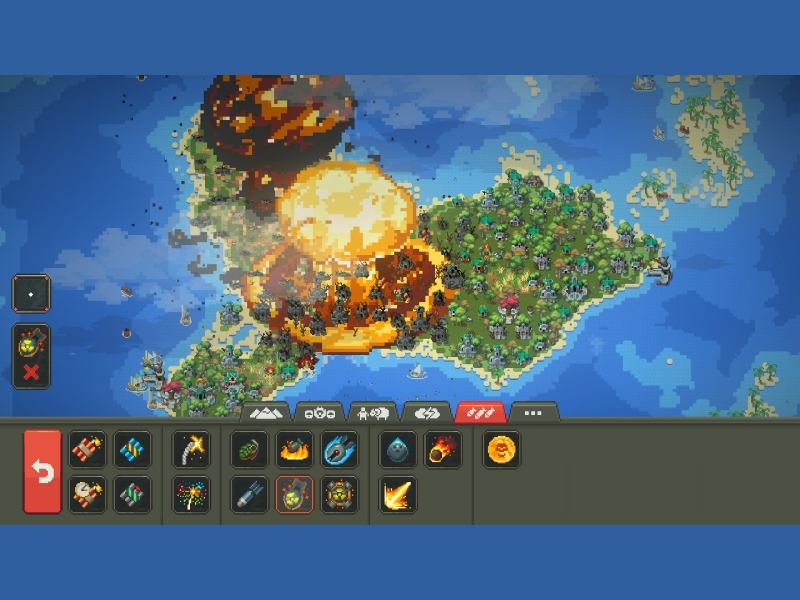Switch to the terrain mountains tab
This screenshot has height=600, width=800.
pyautogui.click(x=265, y=412)
